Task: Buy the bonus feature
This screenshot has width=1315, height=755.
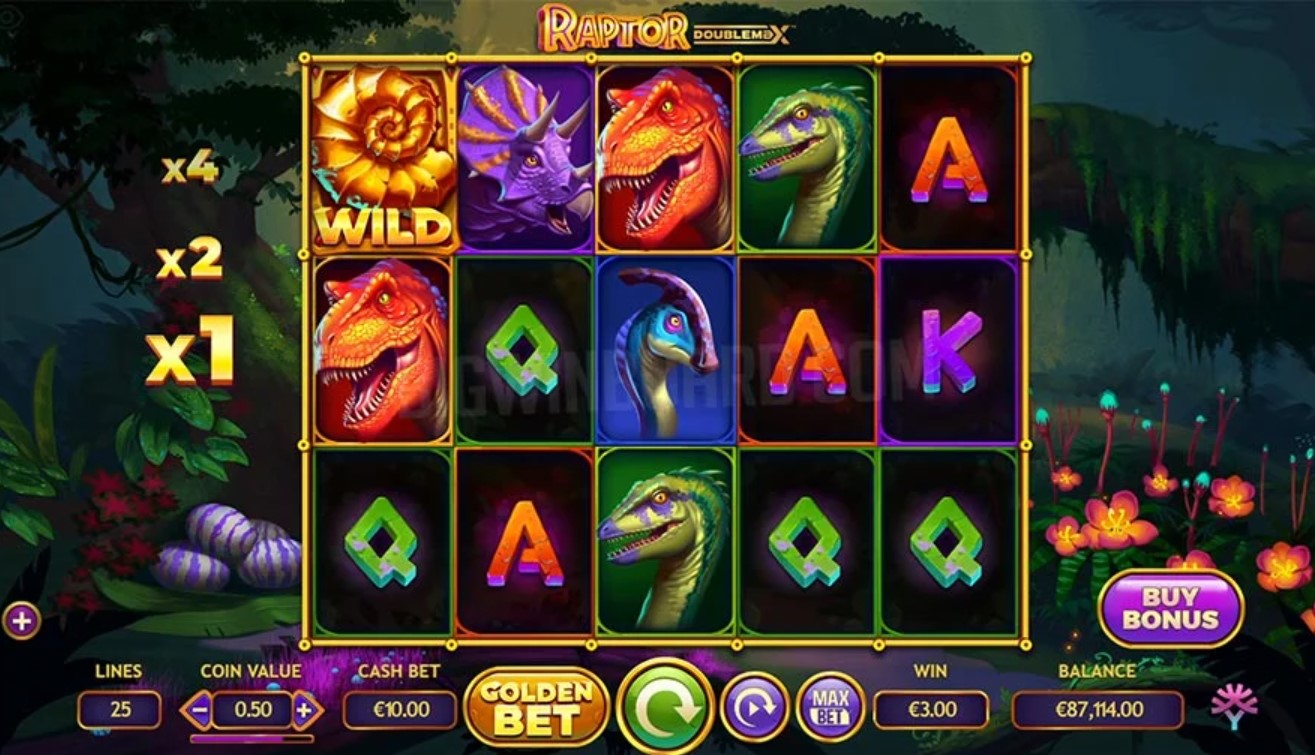Action: [x=1170, y=608]
